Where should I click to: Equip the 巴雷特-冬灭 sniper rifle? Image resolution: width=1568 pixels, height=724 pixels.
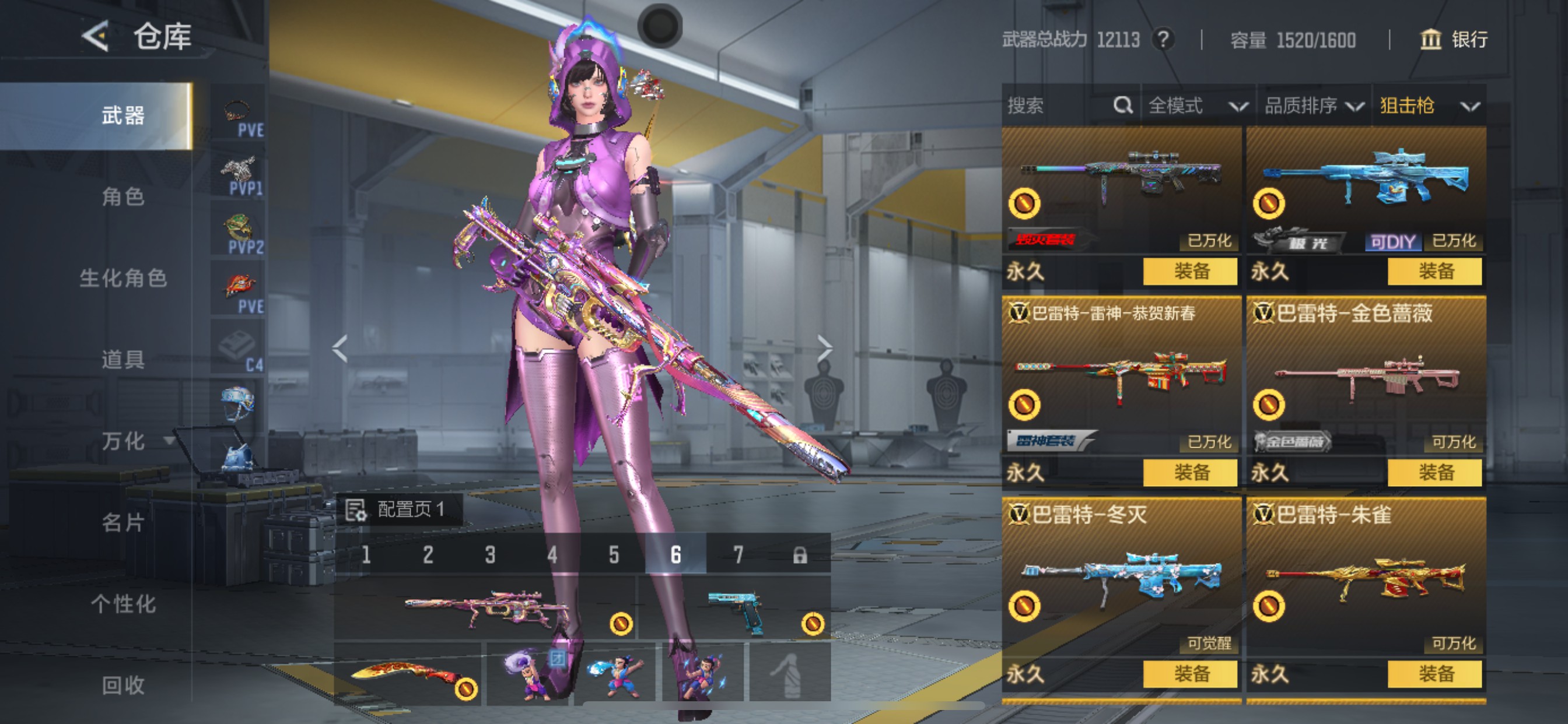(1190, 673)
